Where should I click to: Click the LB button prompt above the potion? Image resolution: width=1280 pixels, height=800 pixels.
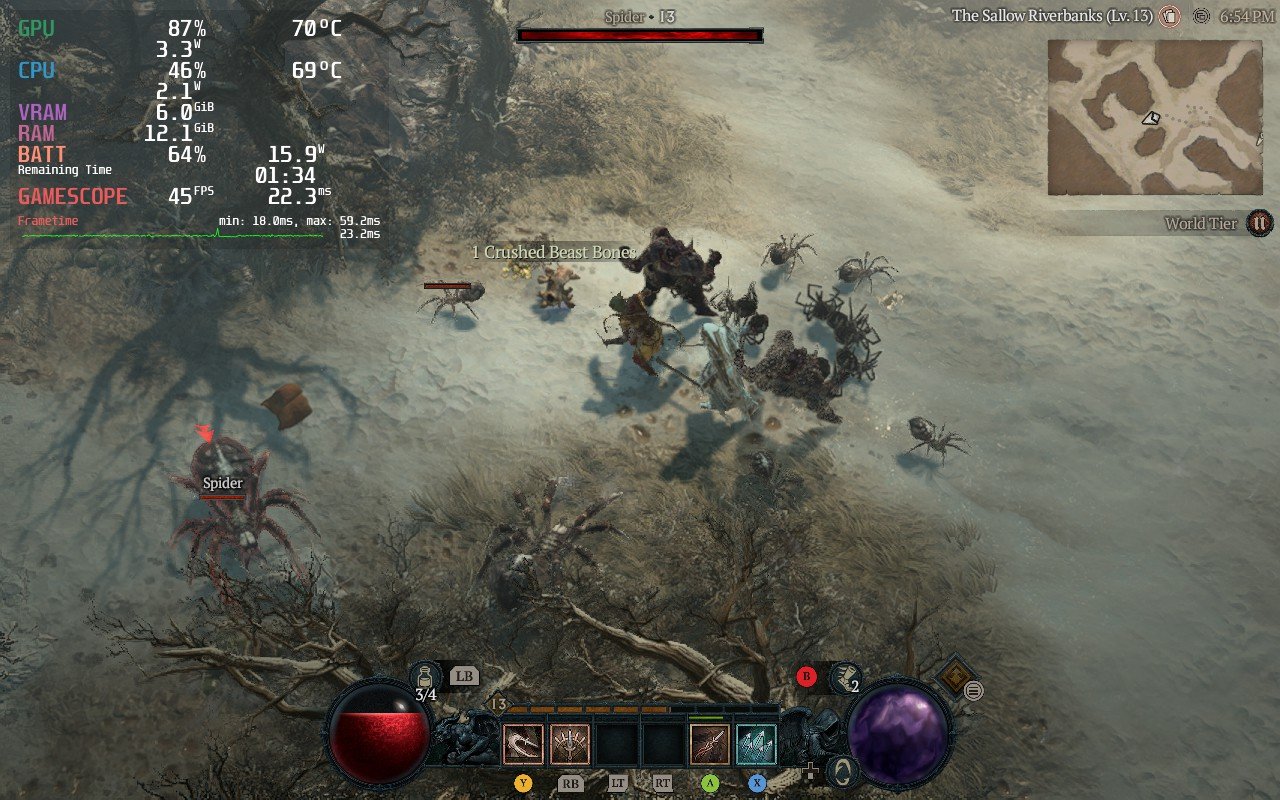463,675
